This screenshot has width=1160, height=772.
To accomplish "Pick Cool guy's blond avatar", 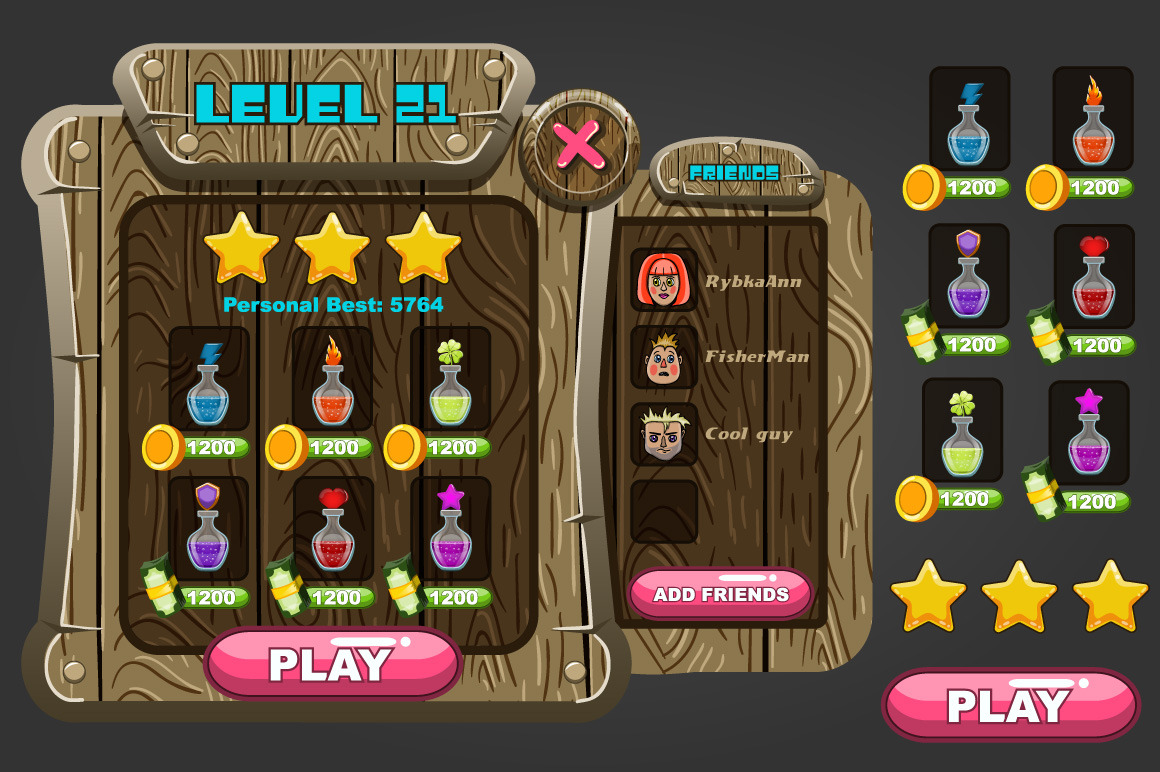I will point(663,434).
